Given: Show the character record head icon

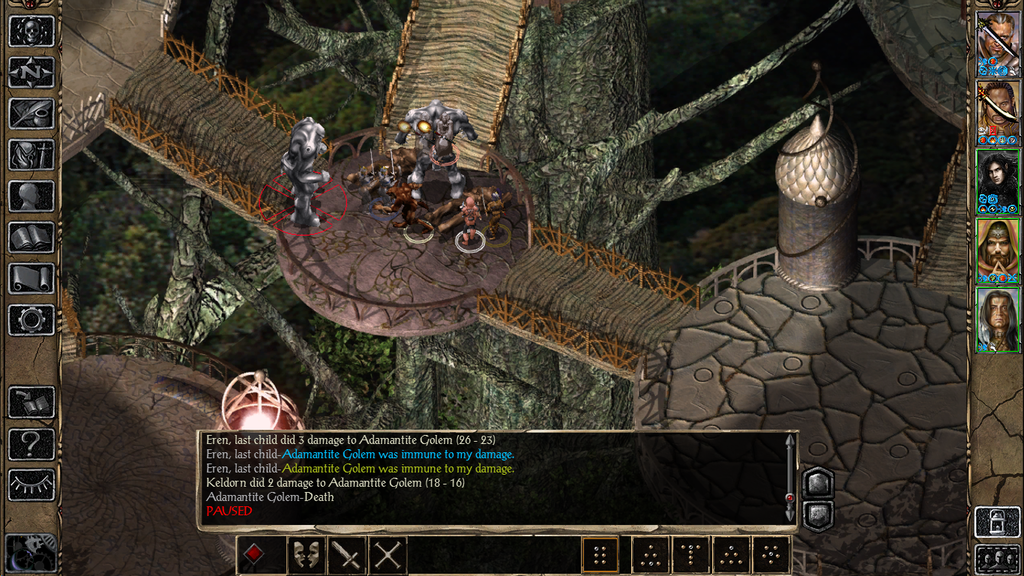Looking at the screenshot, I should 31,196.
